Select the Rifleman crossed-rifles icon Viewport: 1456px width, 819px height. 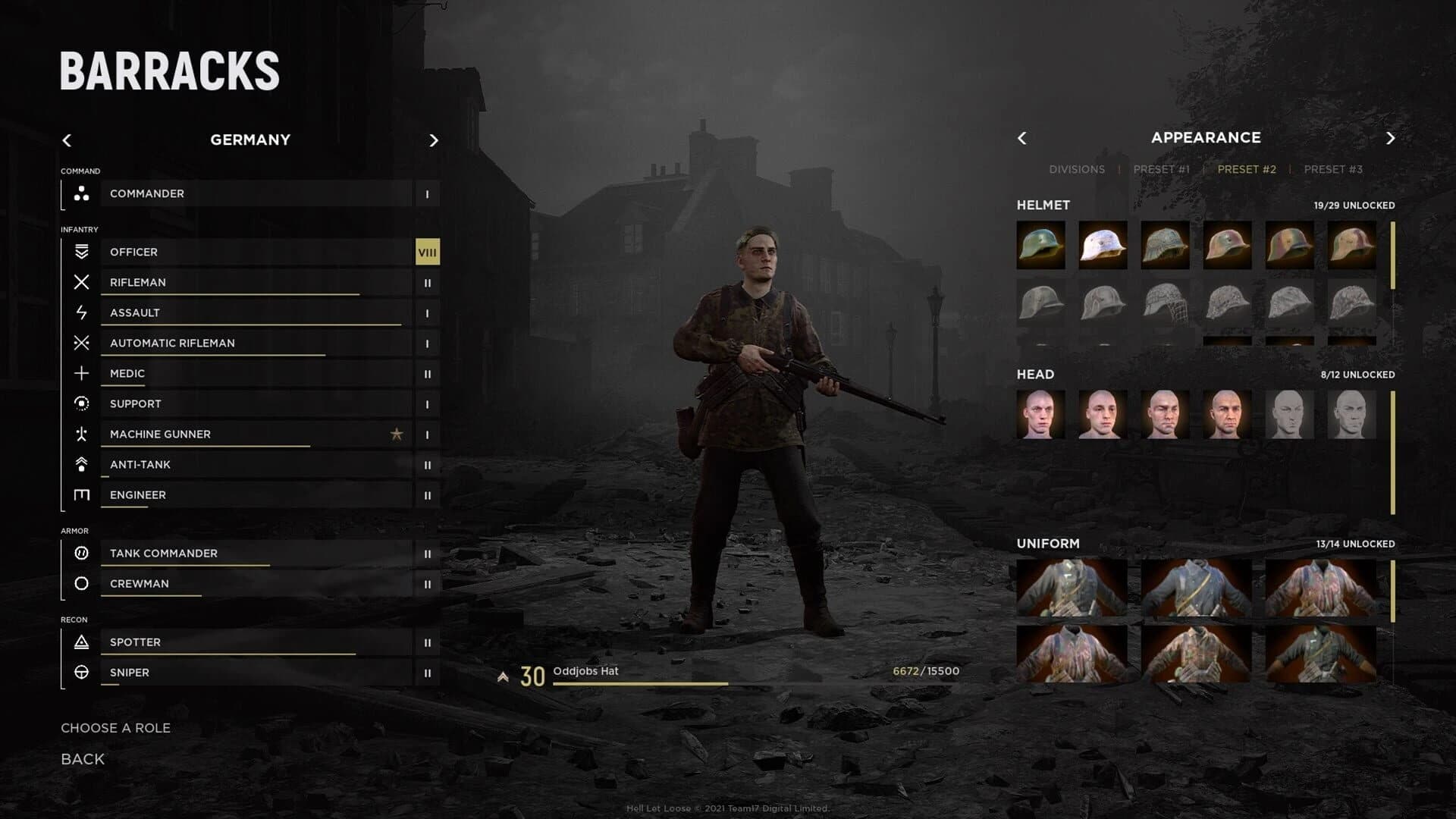tap(82, 282)
